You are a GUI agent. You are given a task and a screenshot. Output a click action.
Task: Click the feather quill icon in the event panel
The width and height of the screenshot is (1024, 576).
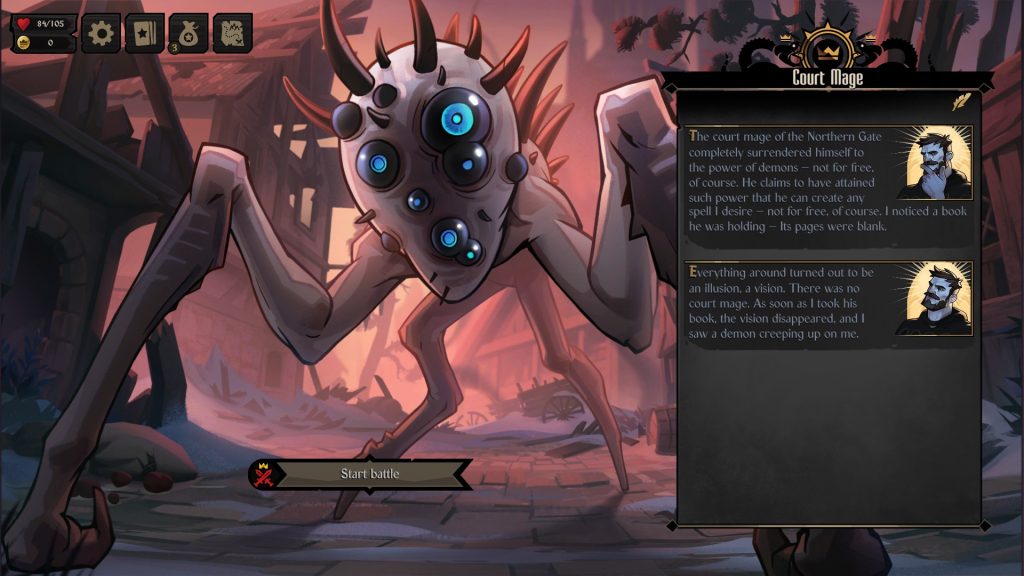coord(961,101)
